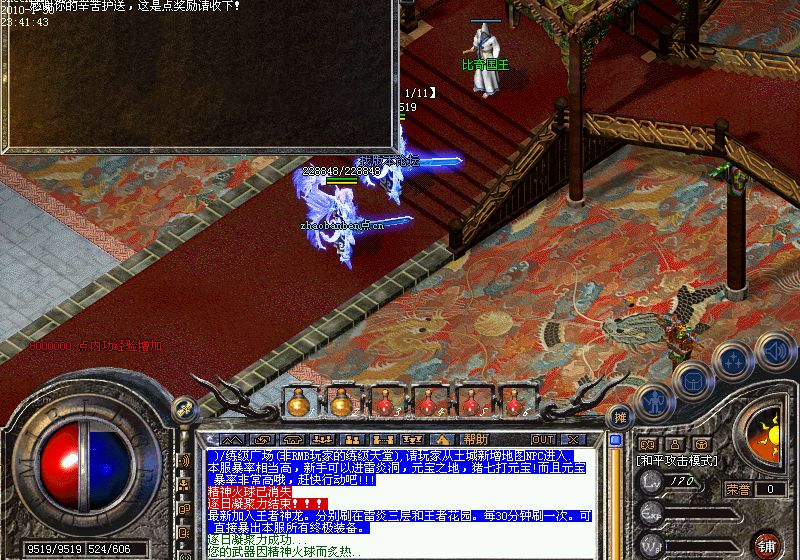Image resolution: width=800 pixels, height=560 pixels.
Task: Use the red potion in belt slot 6
Action: 516,402
